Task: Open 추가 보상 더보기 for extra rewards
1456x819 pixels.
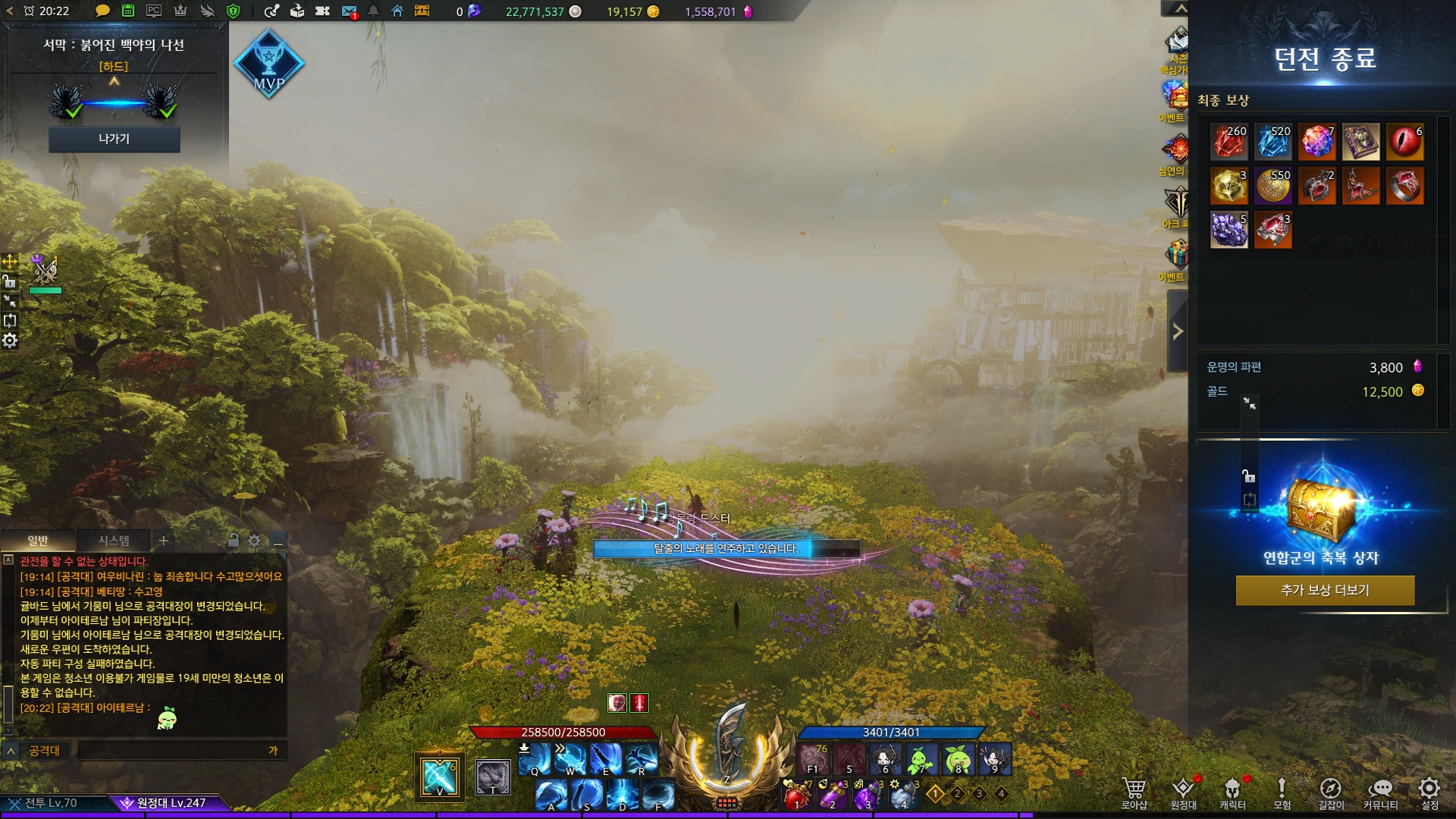Action: click(x=1325, y=590)
